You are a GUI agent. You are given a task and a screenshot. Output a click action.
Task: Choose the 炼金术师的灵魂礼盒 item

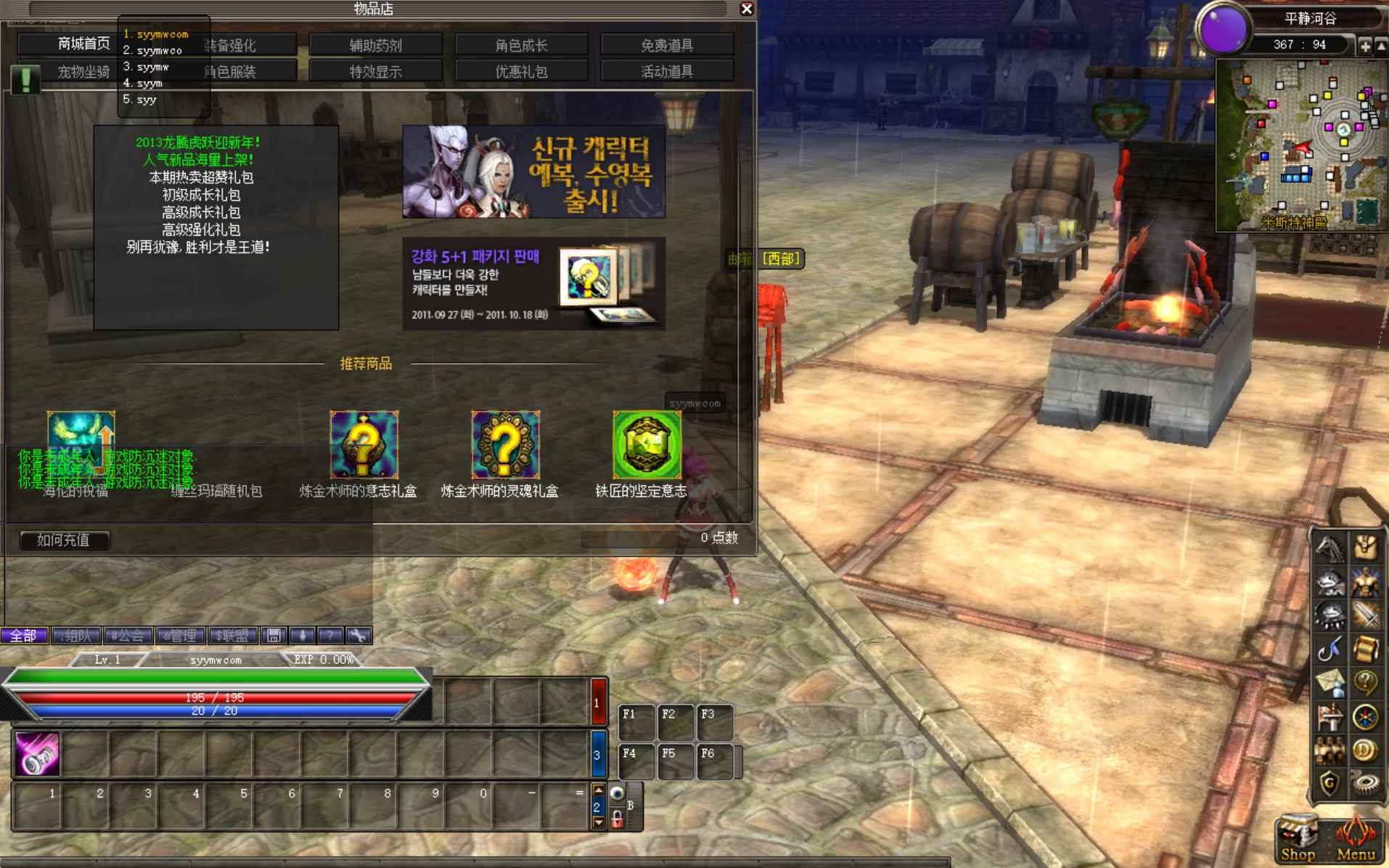click(505, 444)
